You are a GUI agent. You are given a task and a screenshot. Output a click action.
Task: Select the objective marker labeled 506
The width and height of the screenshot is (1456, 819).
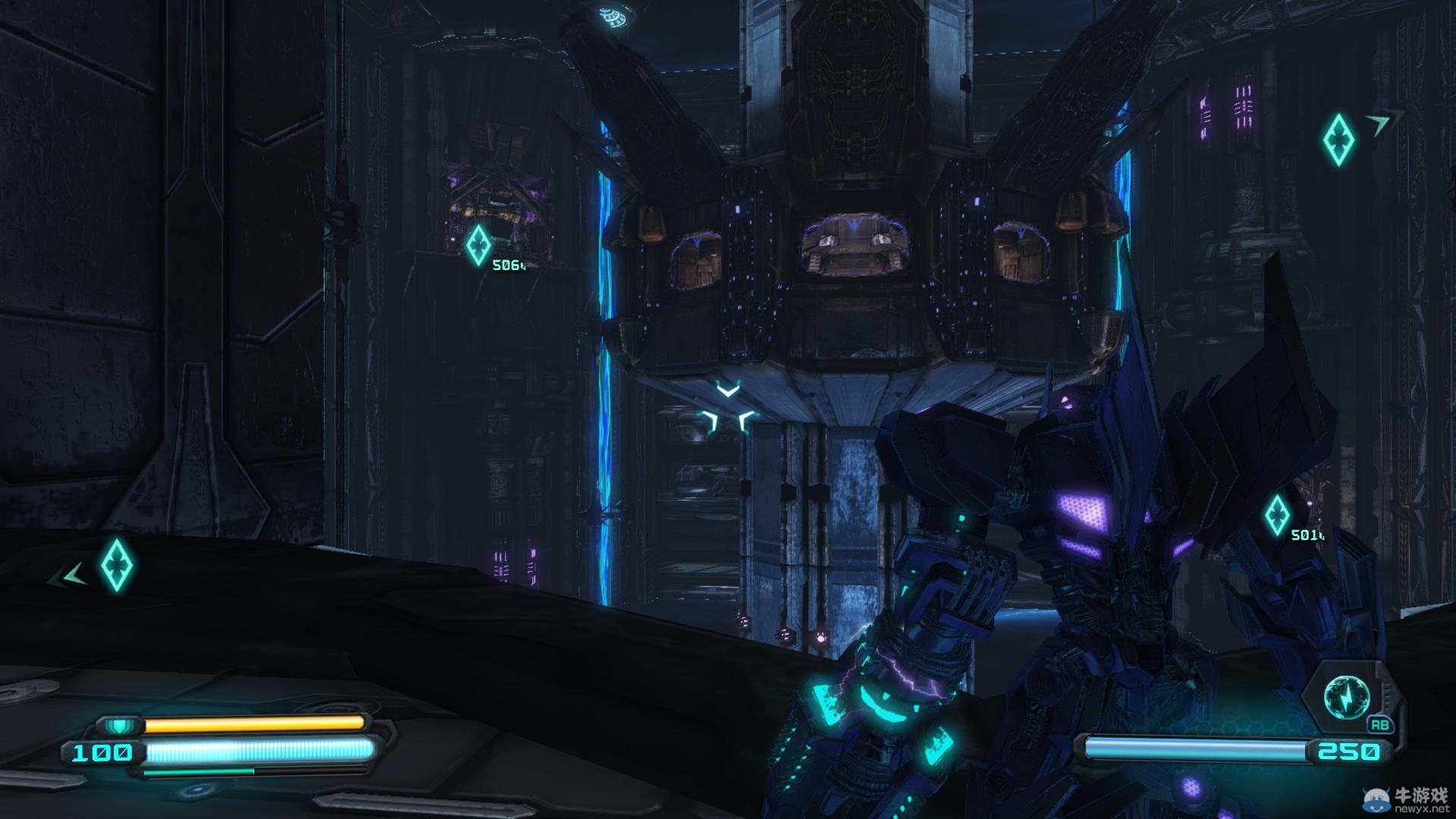pyautogui.click(x=479, y=245)
